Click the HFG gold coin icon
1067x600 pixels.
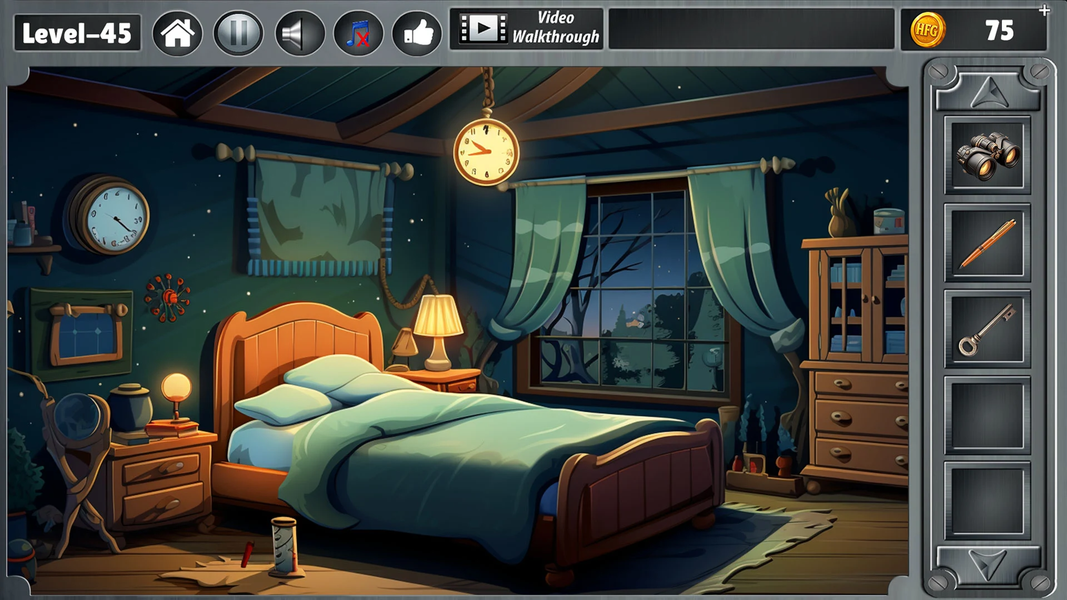coord(927,30)
